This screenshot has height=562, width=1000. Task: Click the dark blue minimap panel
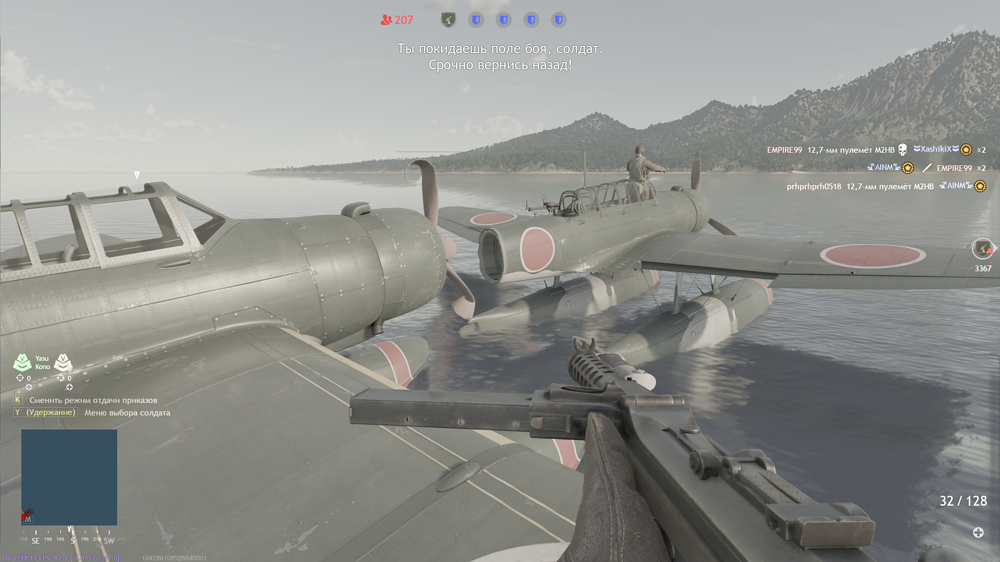click(x=69, y=477)
